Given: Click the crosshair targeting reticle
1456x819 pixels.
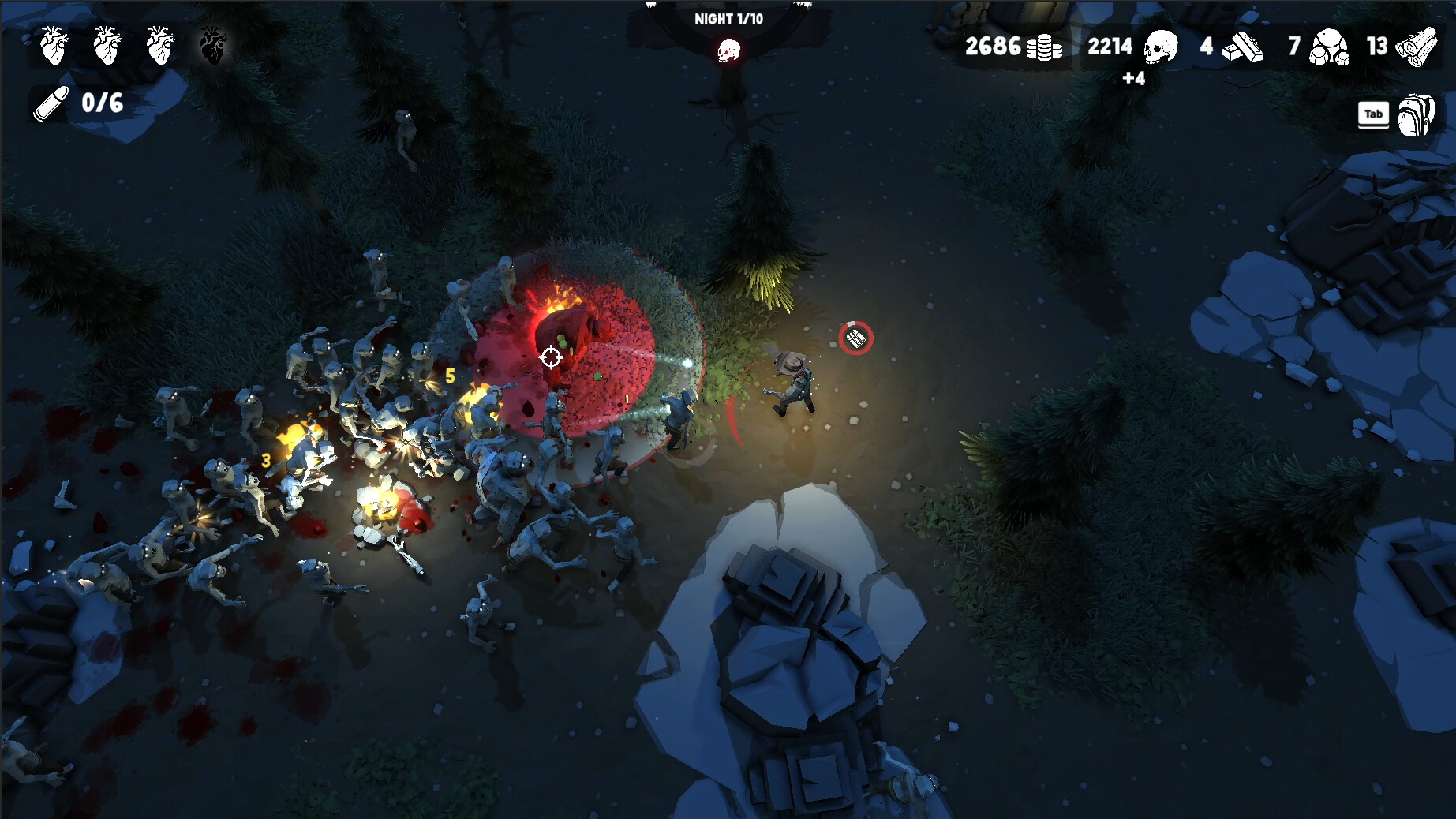Looking at the screenshot, I should [550, 357].
